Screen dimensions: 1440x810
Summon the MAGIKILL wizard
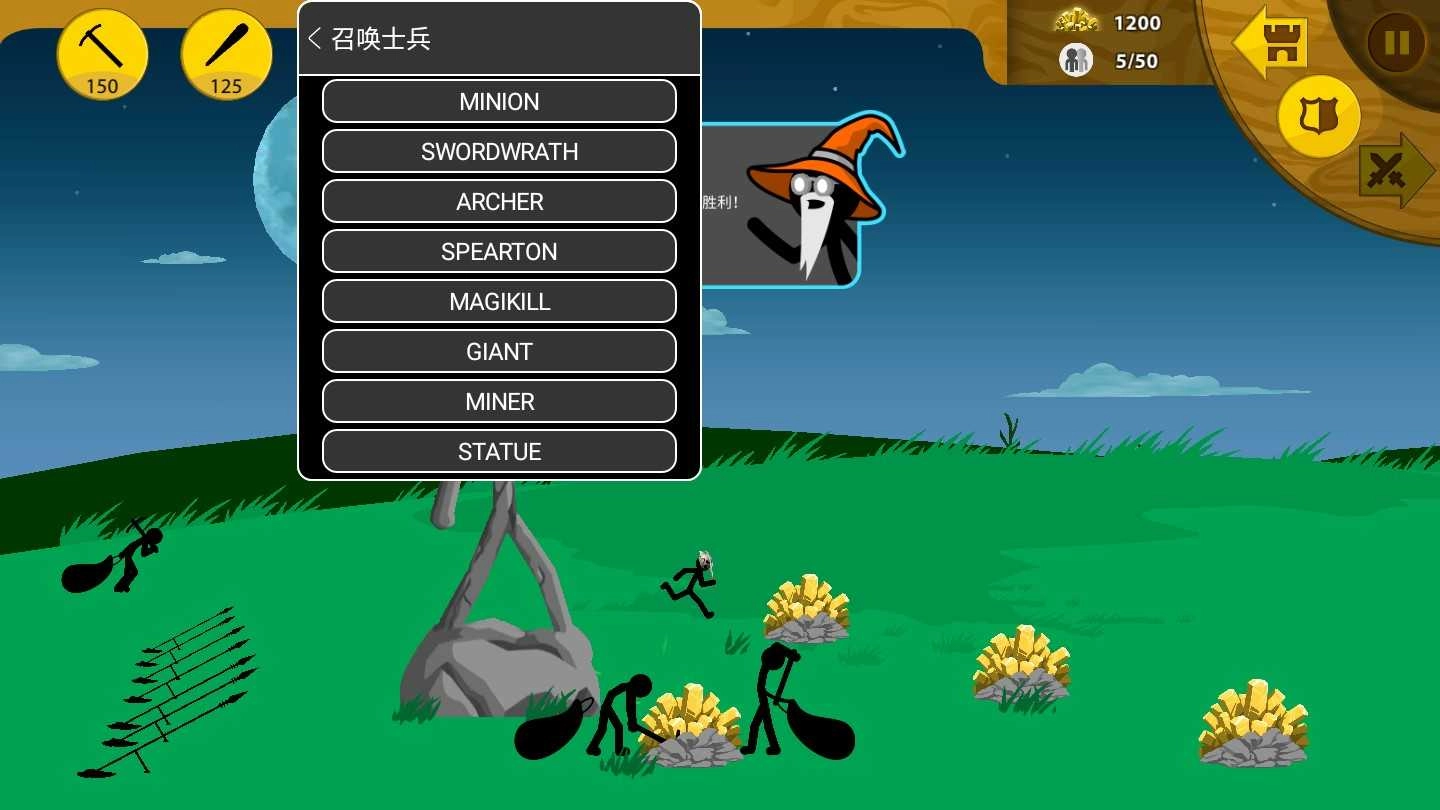499,301
